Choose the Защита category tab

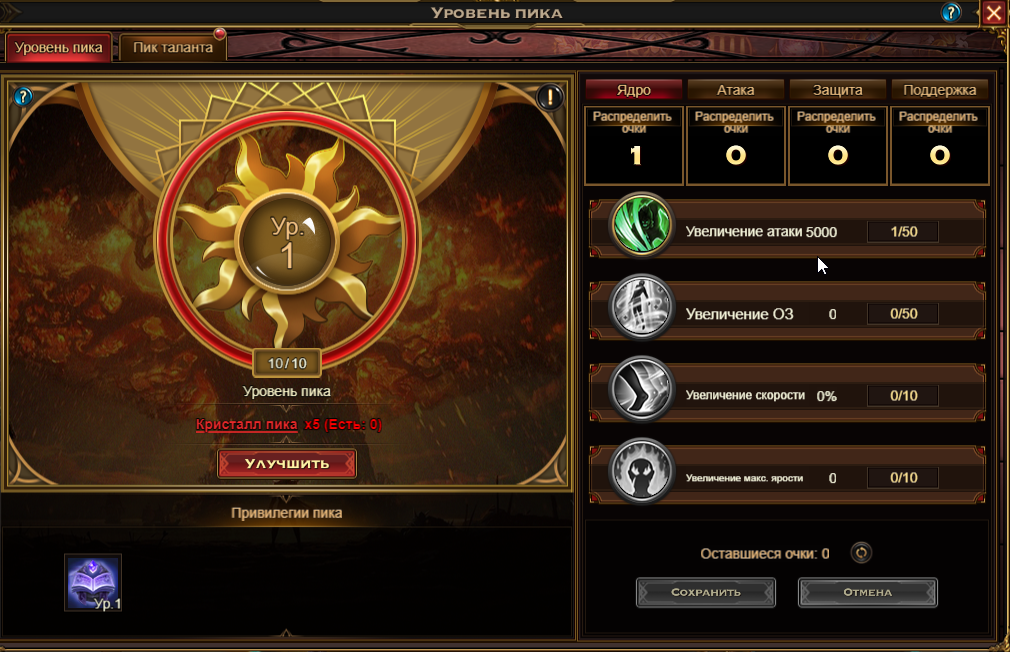838,90
